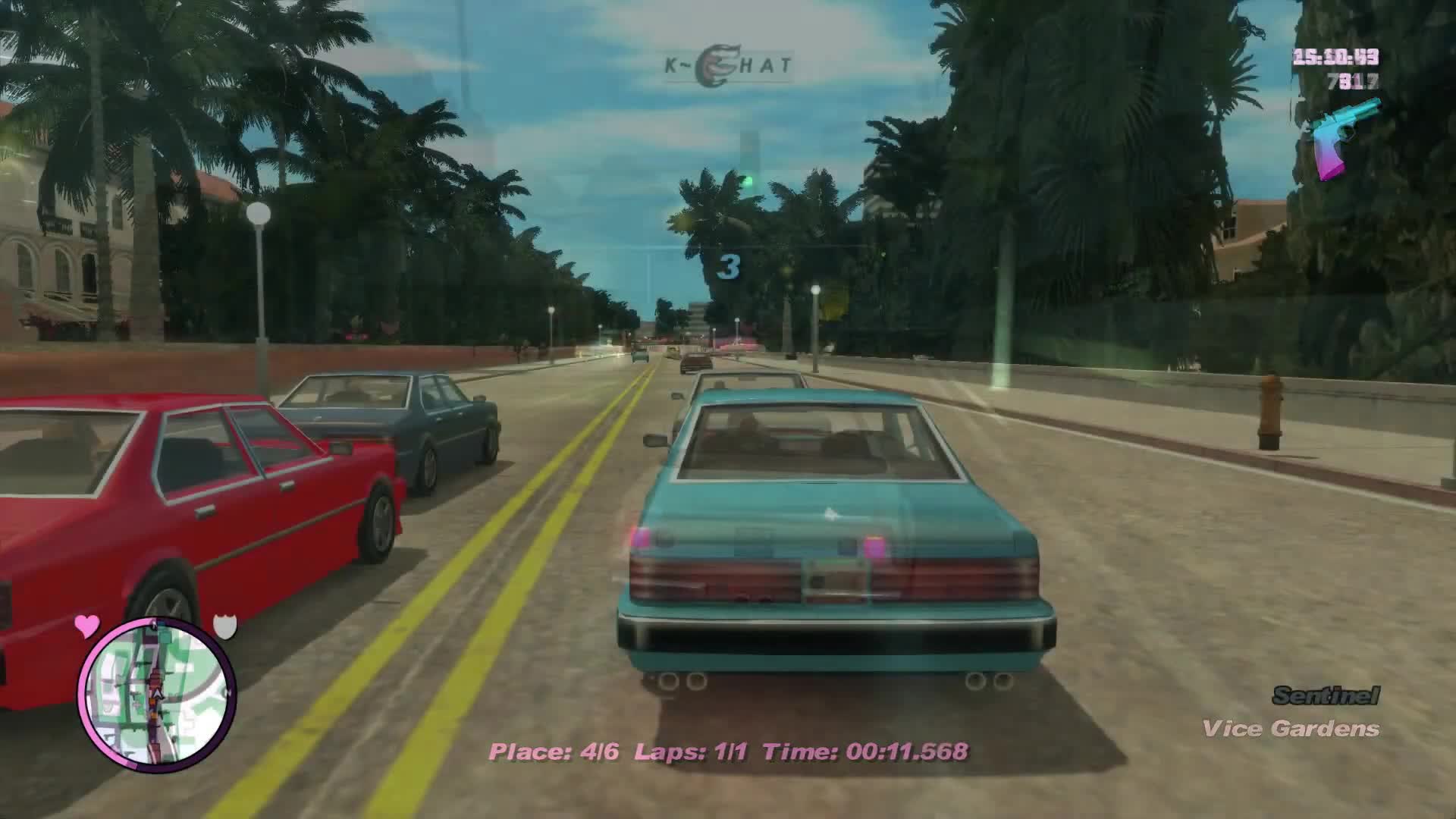
Task: Click the north marker on the minimap edge
Action: point(228,692)
